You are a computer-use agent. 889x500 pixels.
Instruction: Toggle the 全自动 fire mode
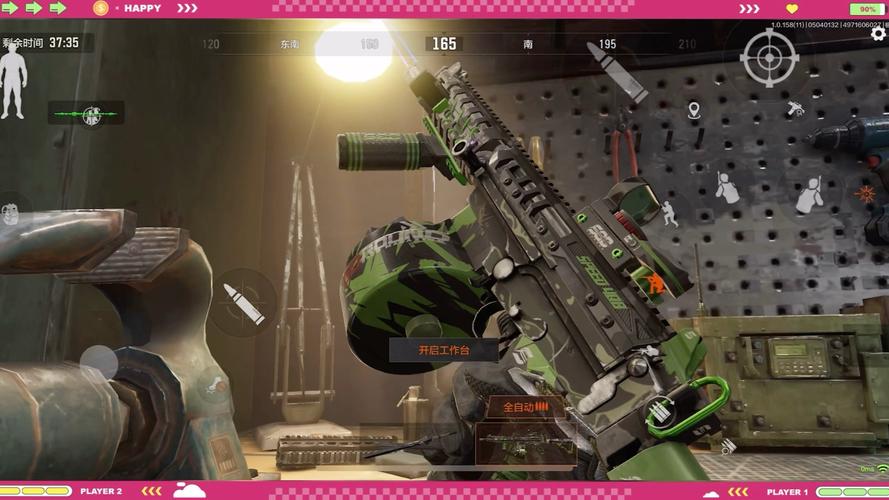(x=525, y=408)
